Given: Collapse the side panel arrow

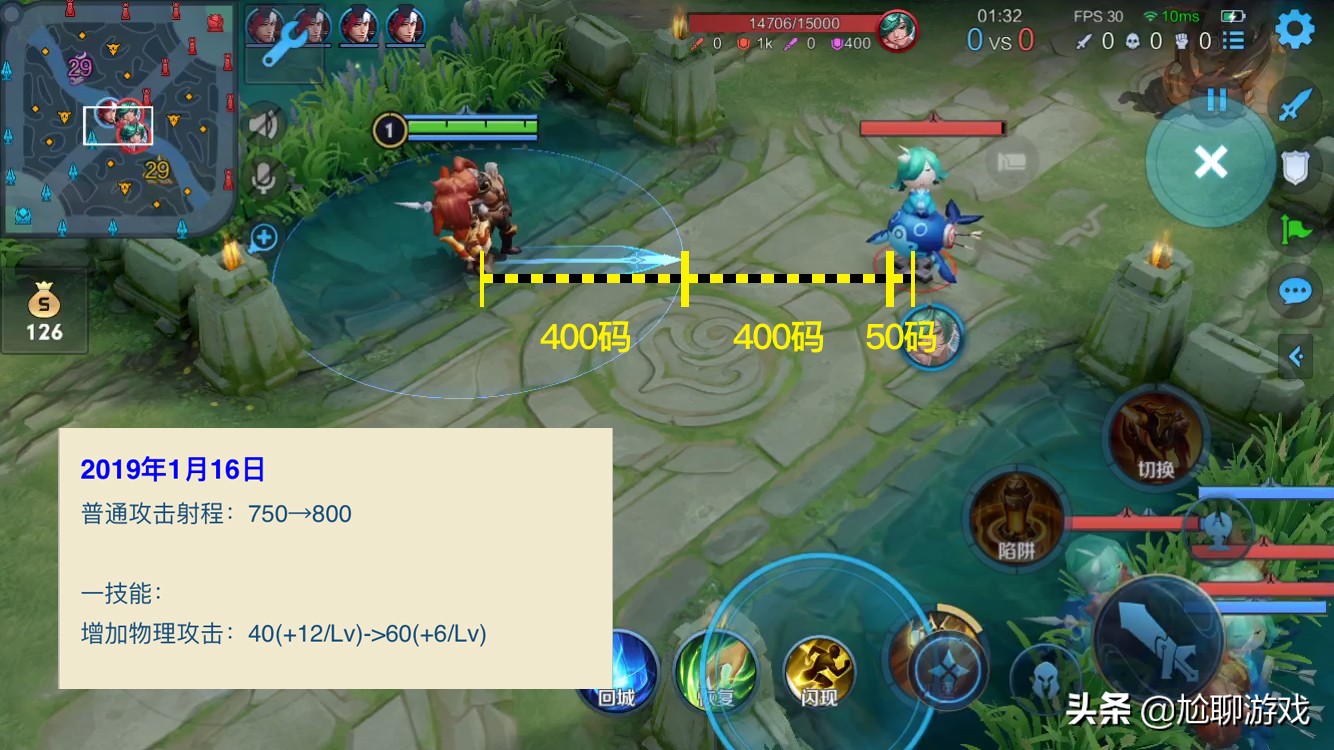Looking at the screenshot, I should [x=1296, y=356].
